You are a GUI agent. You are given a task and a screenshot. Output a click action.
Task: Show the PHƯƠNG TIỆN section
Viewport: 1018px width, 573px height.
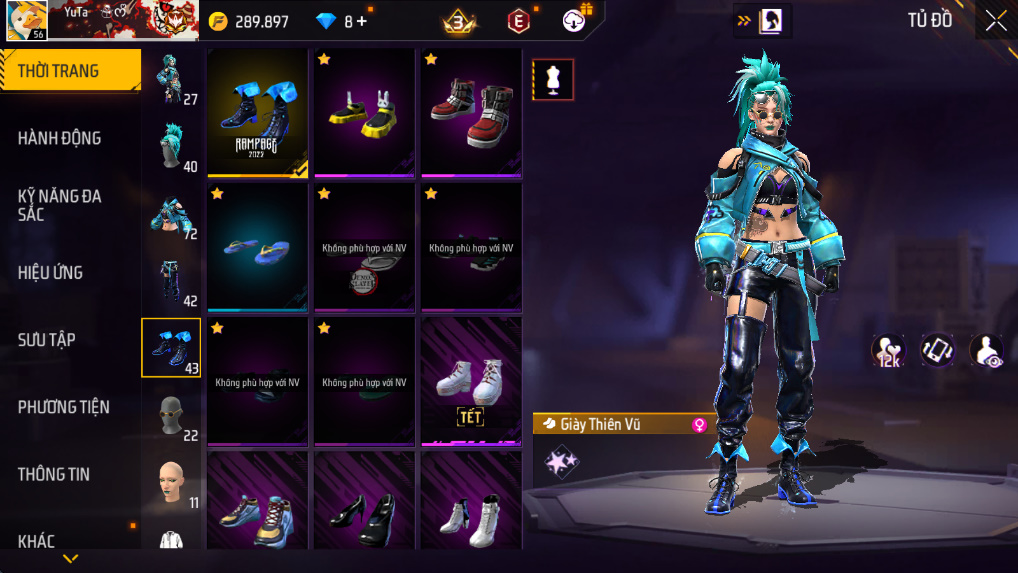[64, 407]
